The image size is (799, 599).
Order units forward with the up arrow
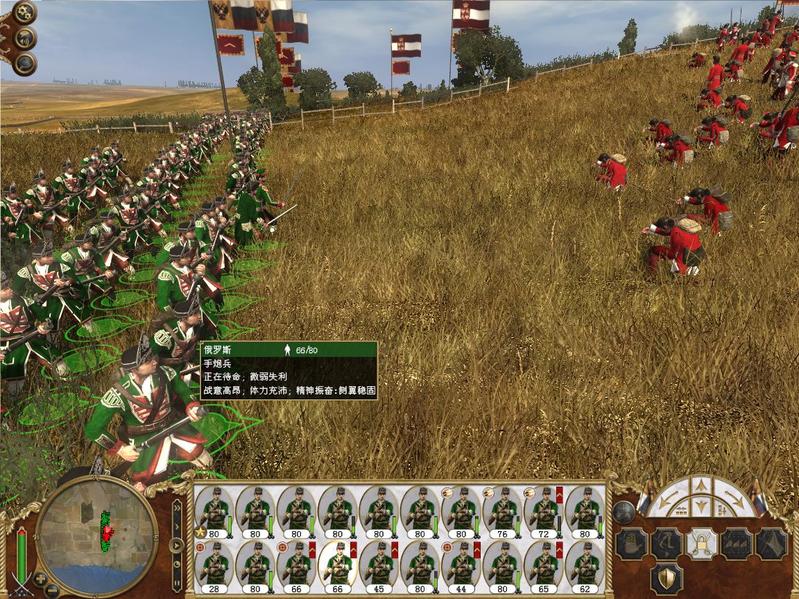[700, 486]
